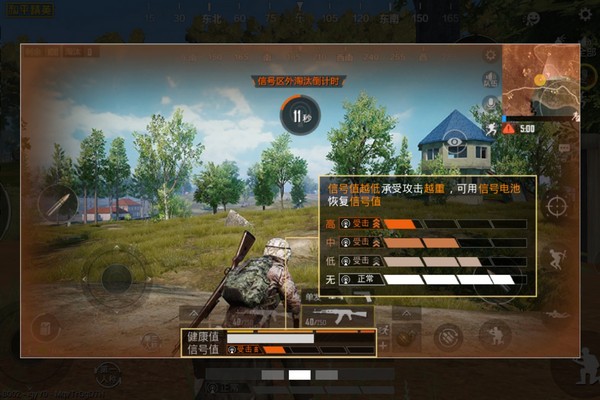Tap the eye free-look button

click(455, 142)
